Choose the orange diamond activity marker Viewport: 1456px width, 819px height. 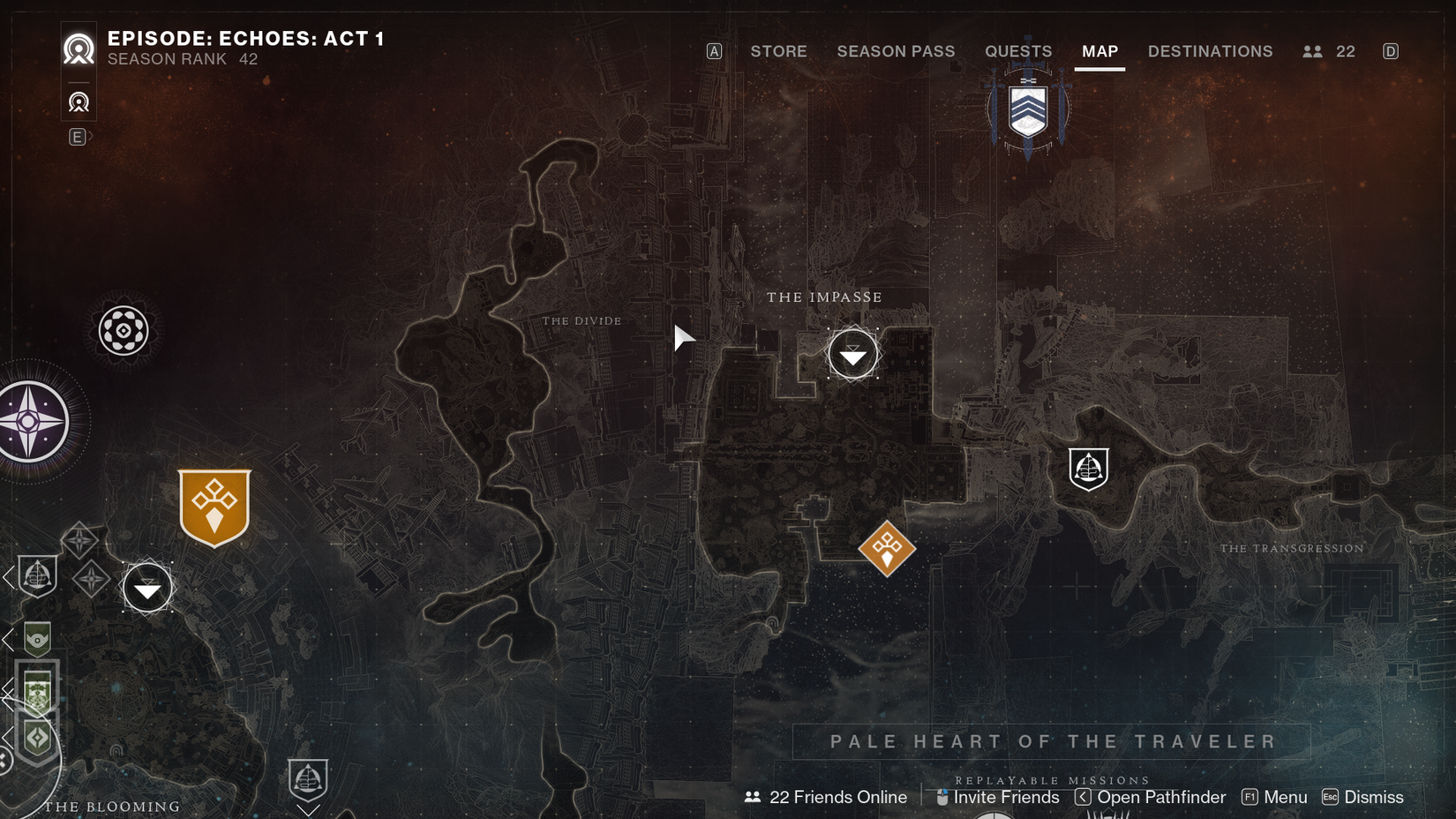click(x=887, y=548)
